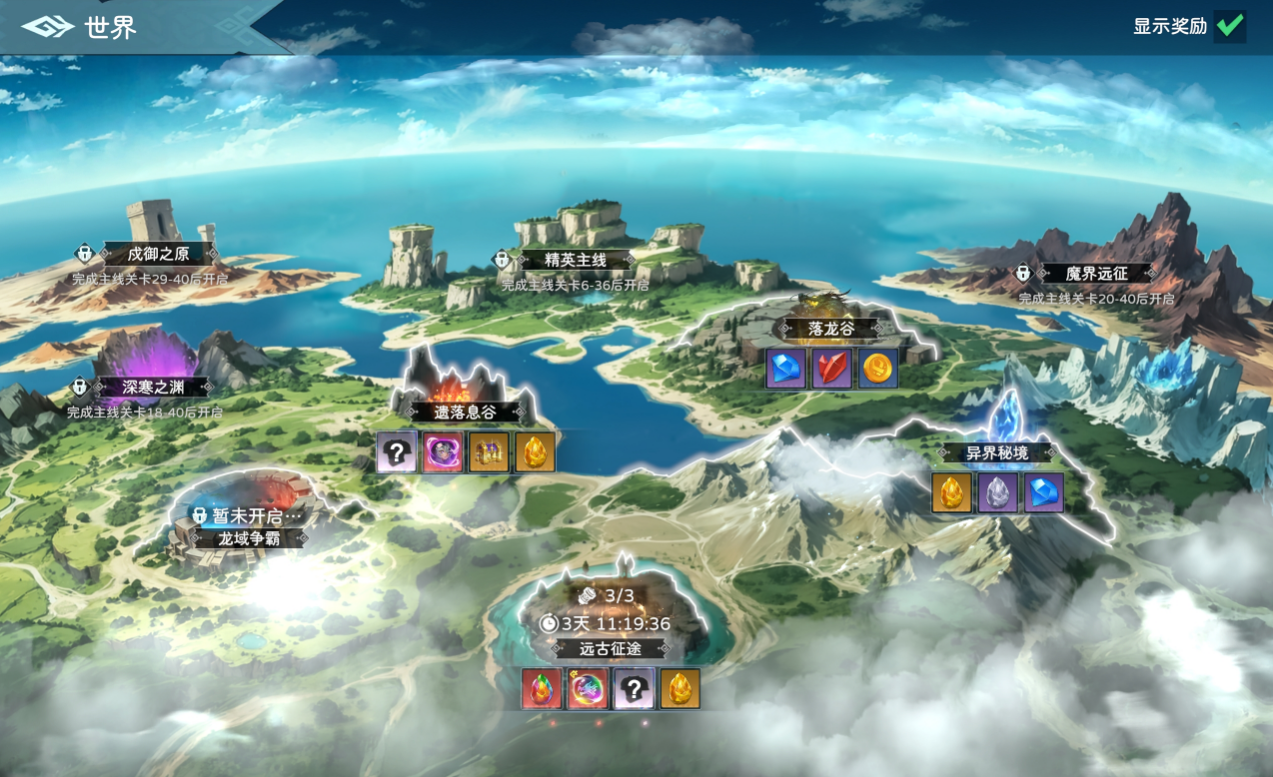1273x777 pixels.
Task: Check the blue diamond reward under 异界秘境
Action: click(1044, 493)
